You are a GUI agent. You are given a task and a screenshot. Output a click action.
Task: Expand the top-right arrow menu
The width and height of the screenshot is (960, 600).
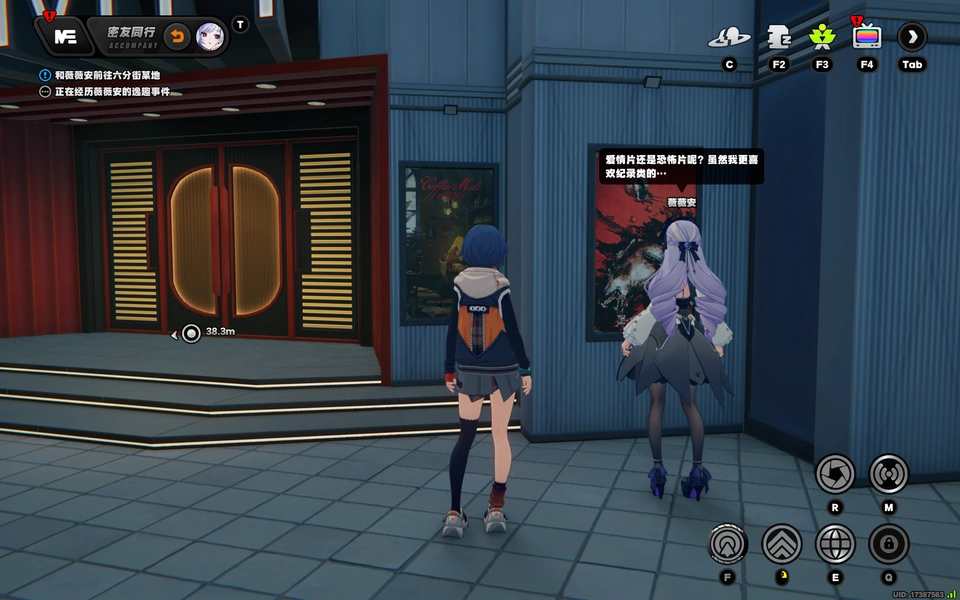coord(912,38)
